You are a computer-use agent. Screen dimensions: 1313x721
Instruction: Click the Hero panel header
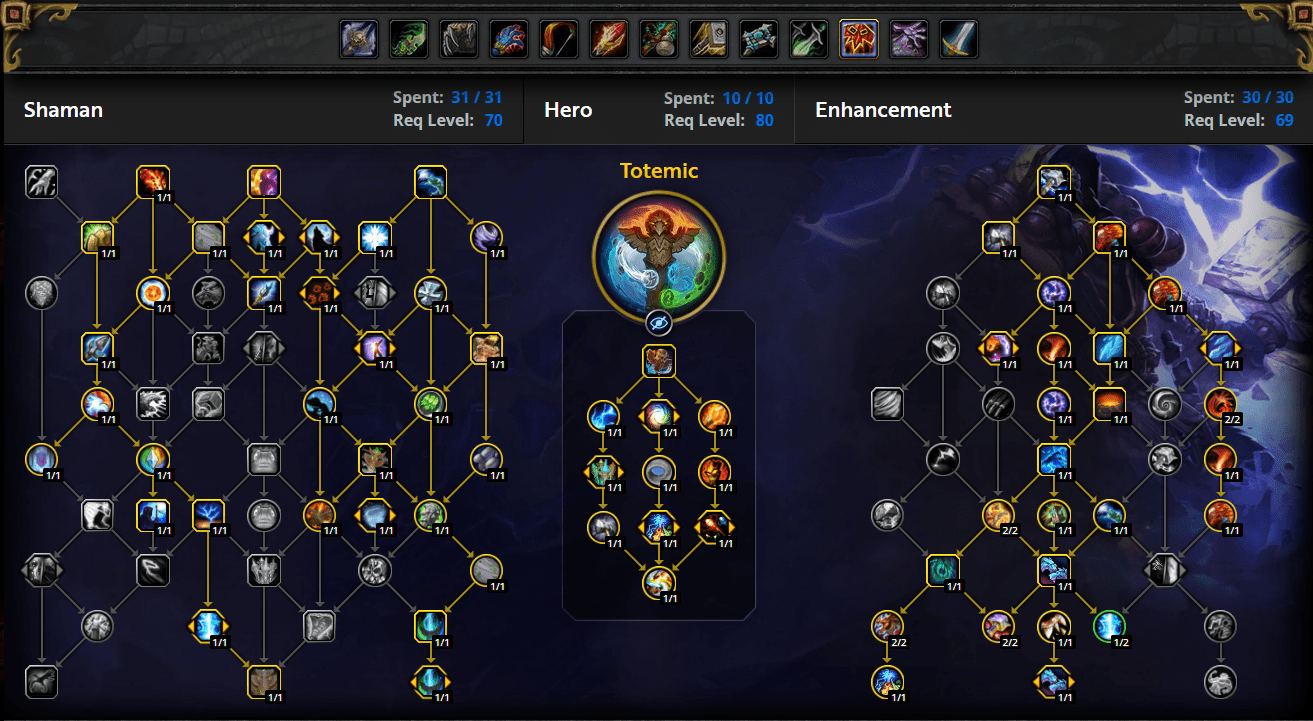tap(568, 110)
